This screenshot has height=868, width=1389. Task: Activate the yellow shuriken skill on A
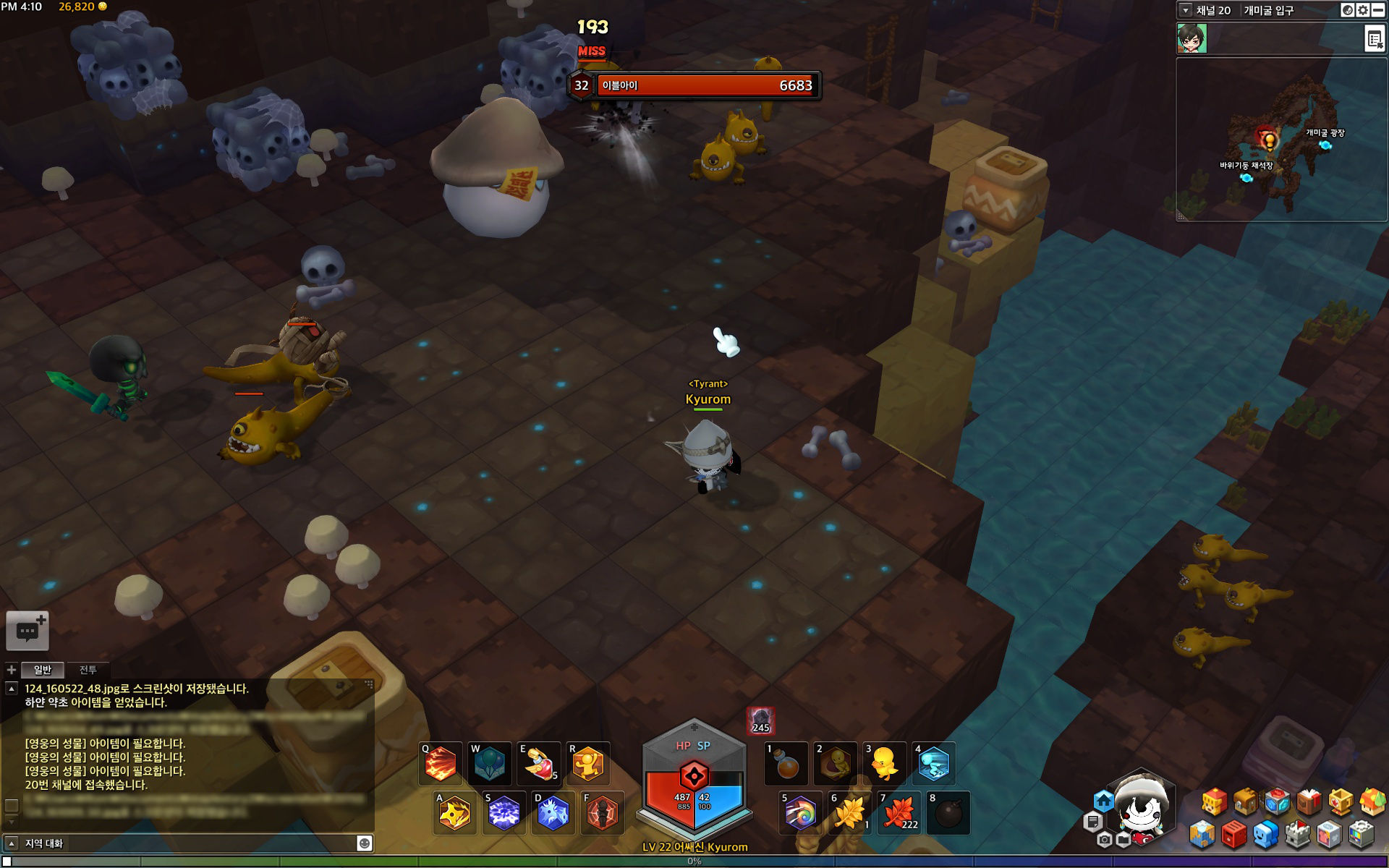455,814
